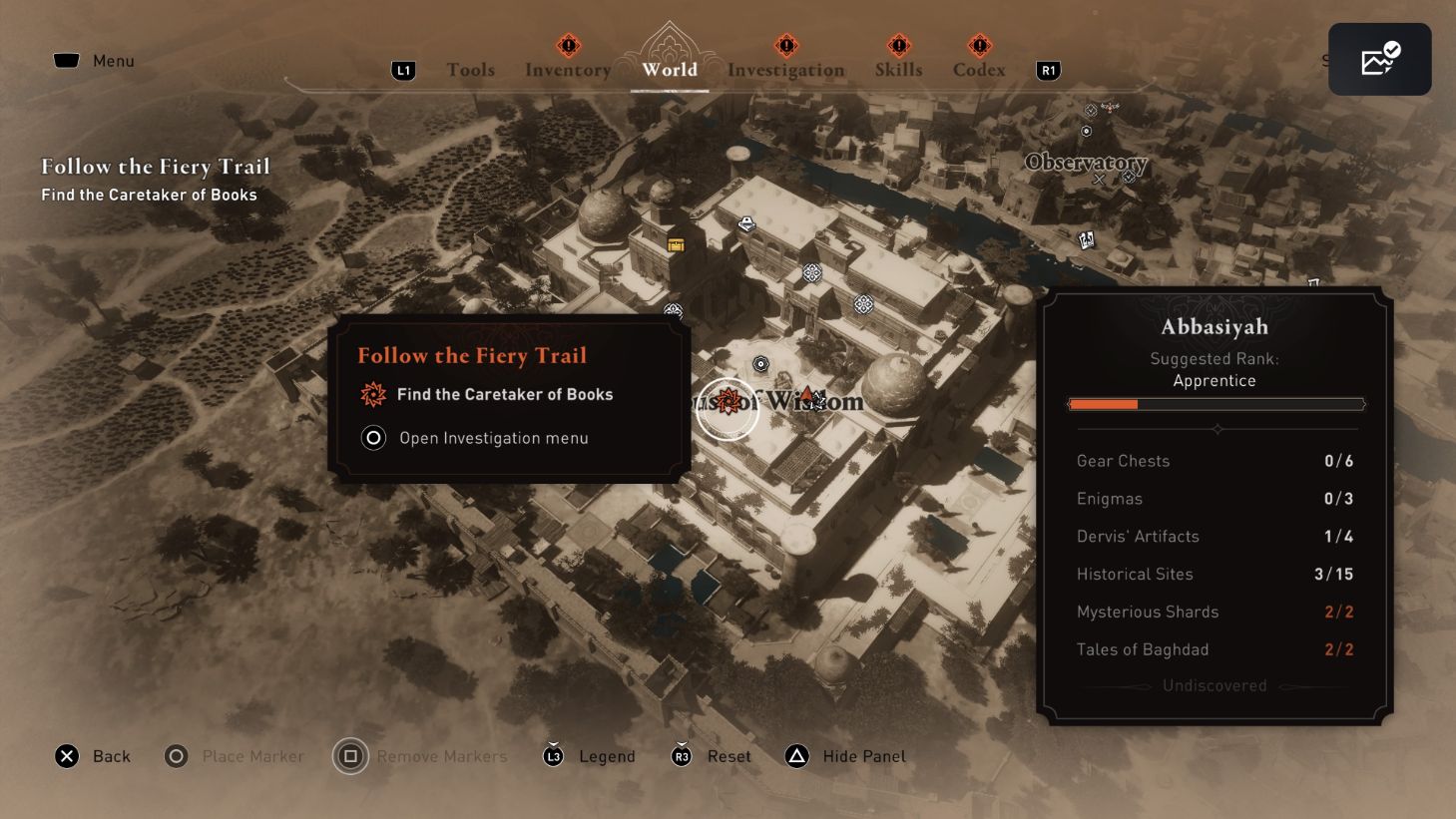Image resolution: width=1456 pixels, height=819 pixels.
Task: Select the Tools menu entry
Action: tap(471, 69)
